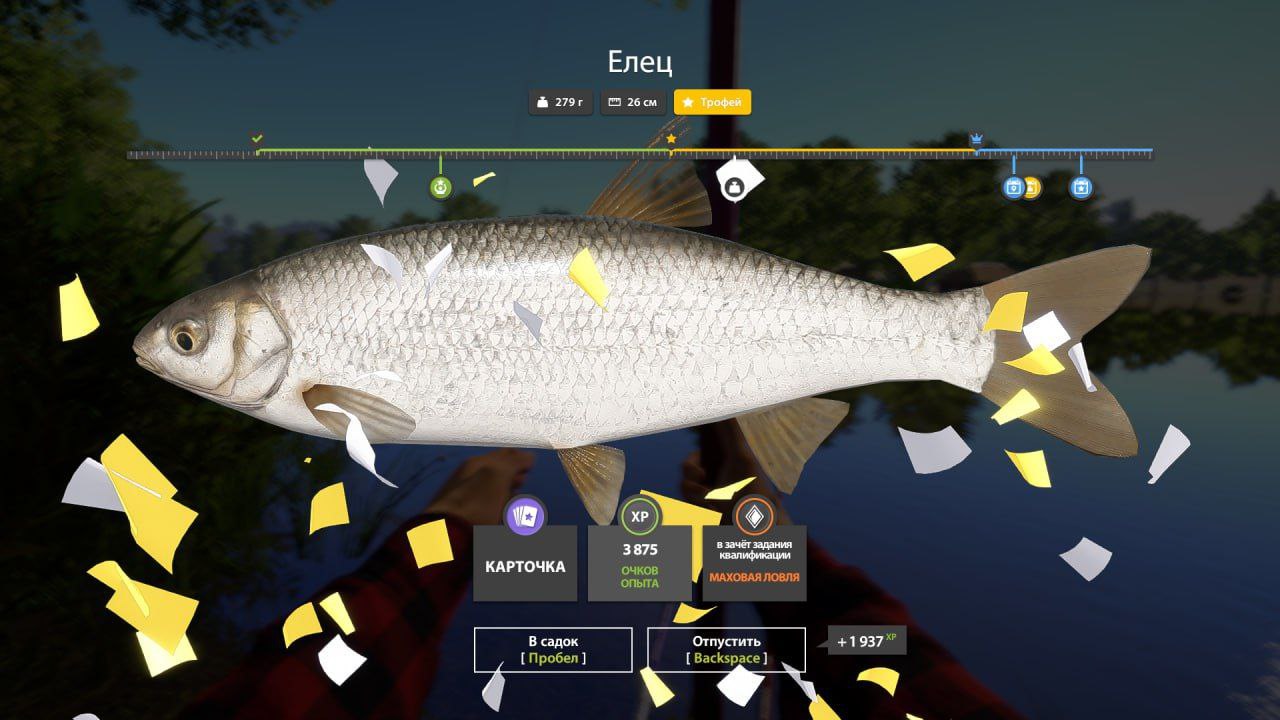Open the Маховая ловля qualification task tile
Screen dimensions: 1280x720
click(x=754, y=564)
